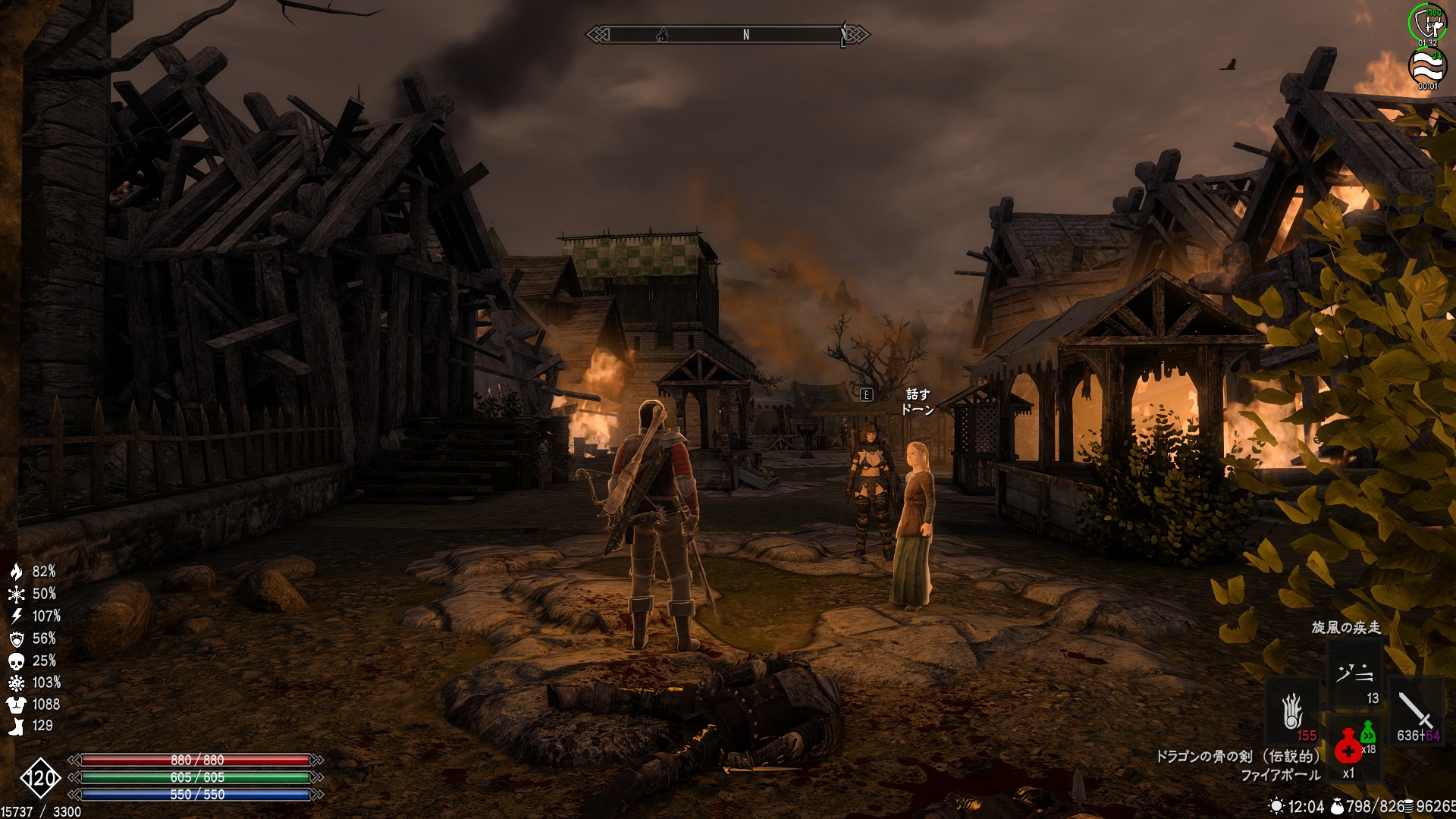Select the dragonbone sword weapon slot
The width and height of the screenshot is (1456, 819).
point(1415,711)
